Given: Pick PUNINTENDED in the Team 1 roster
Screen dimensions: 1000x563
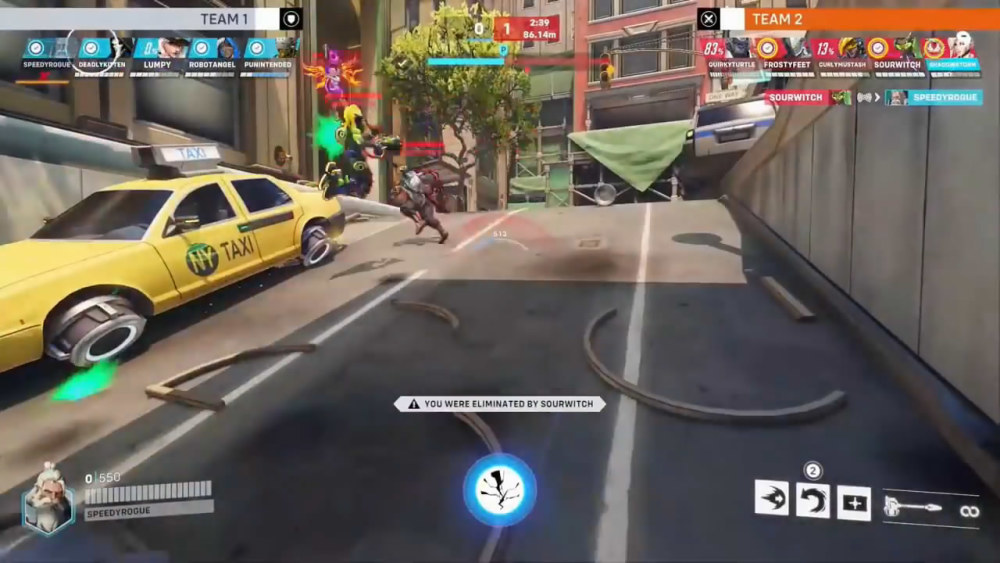Looking at the screenshot, I should [x=269, y=53].
